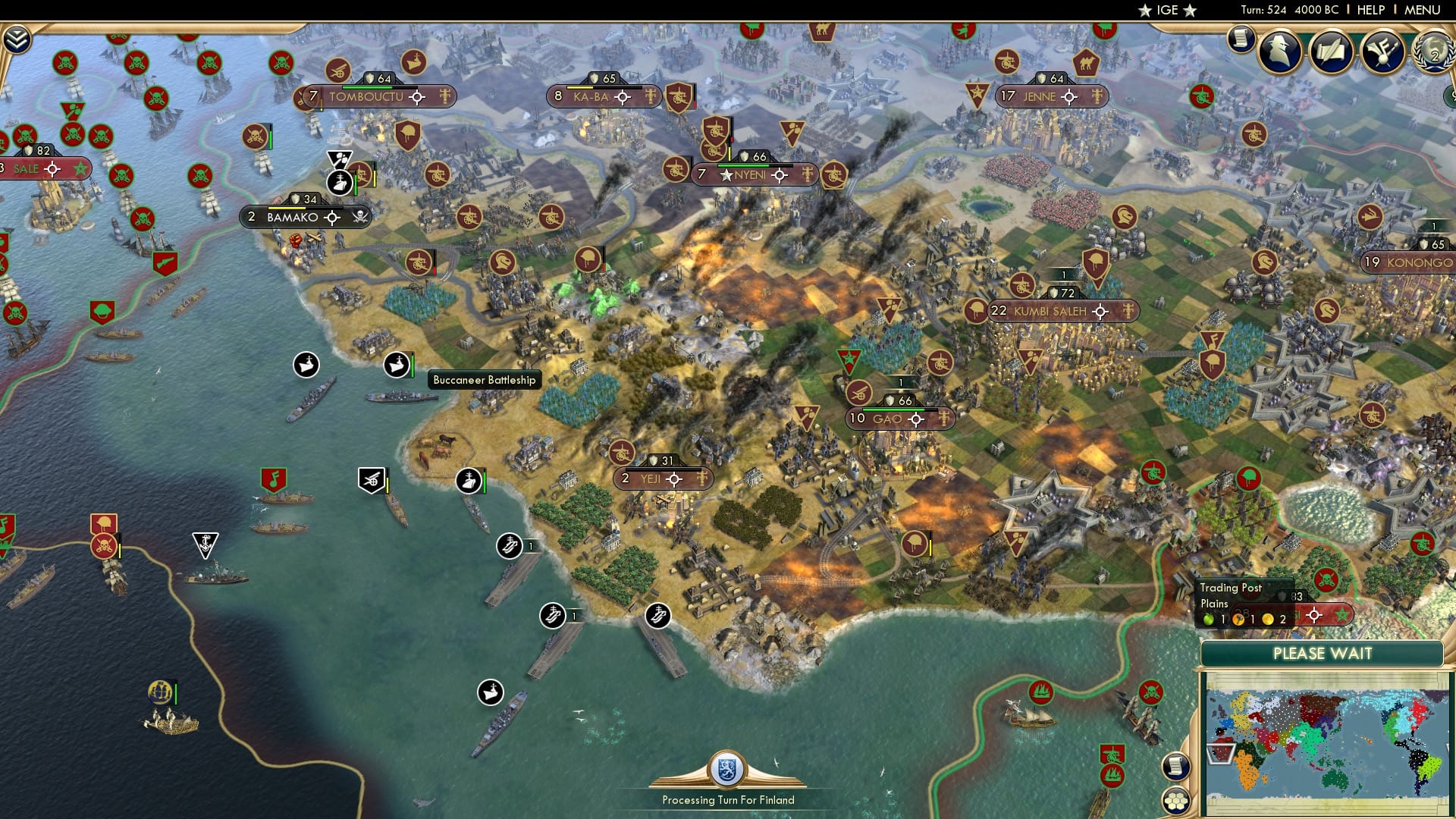Image resolution: width=1456 pixels, height=819 pixels.
Task: Select the white anchor naval unit flag
Action: click(x=205, y=541)
